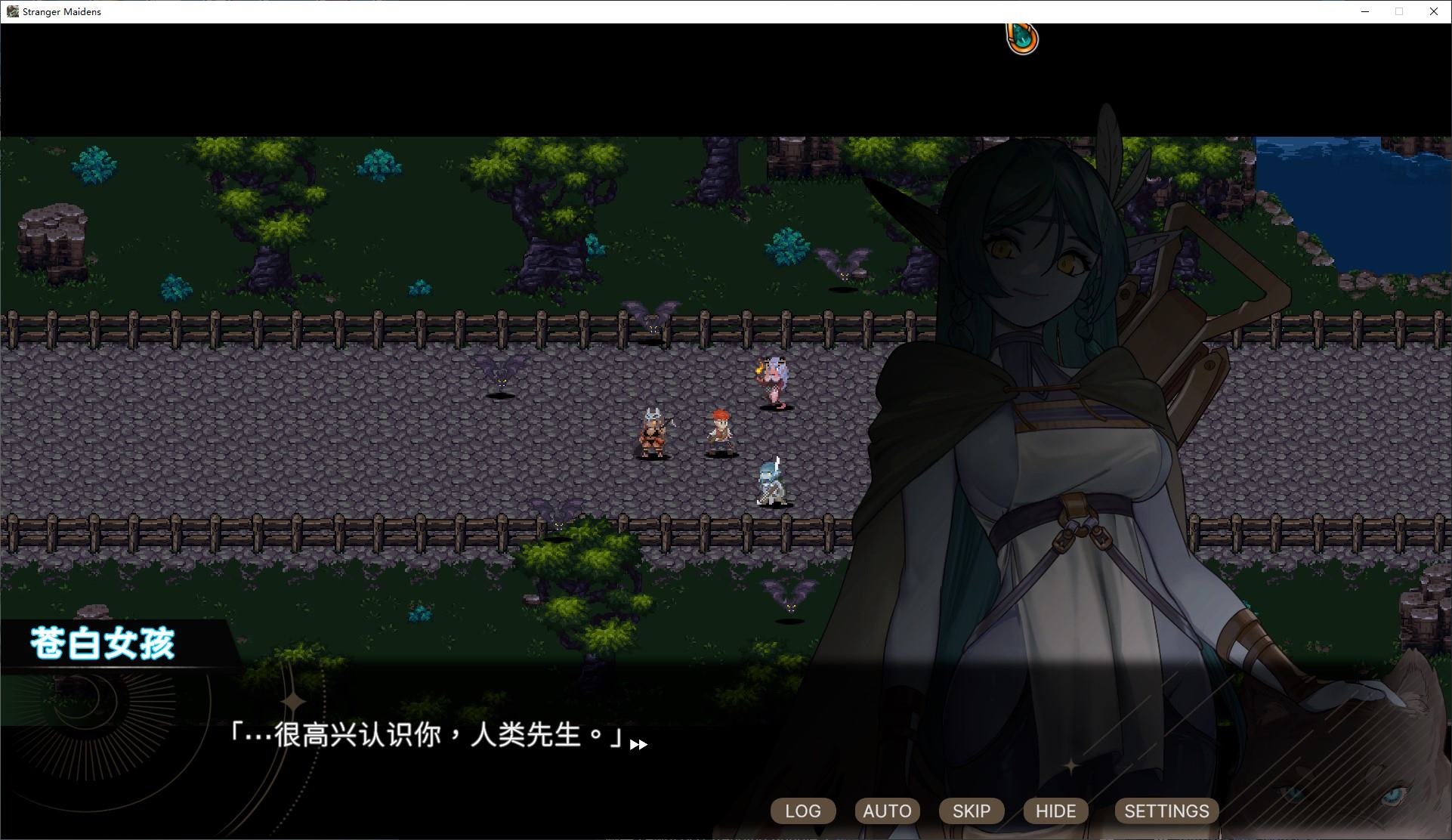The height and width of the screenshot is (840, 1452).
Task: Minimize the Stranger Maidens window
Action: [1364, 11]
